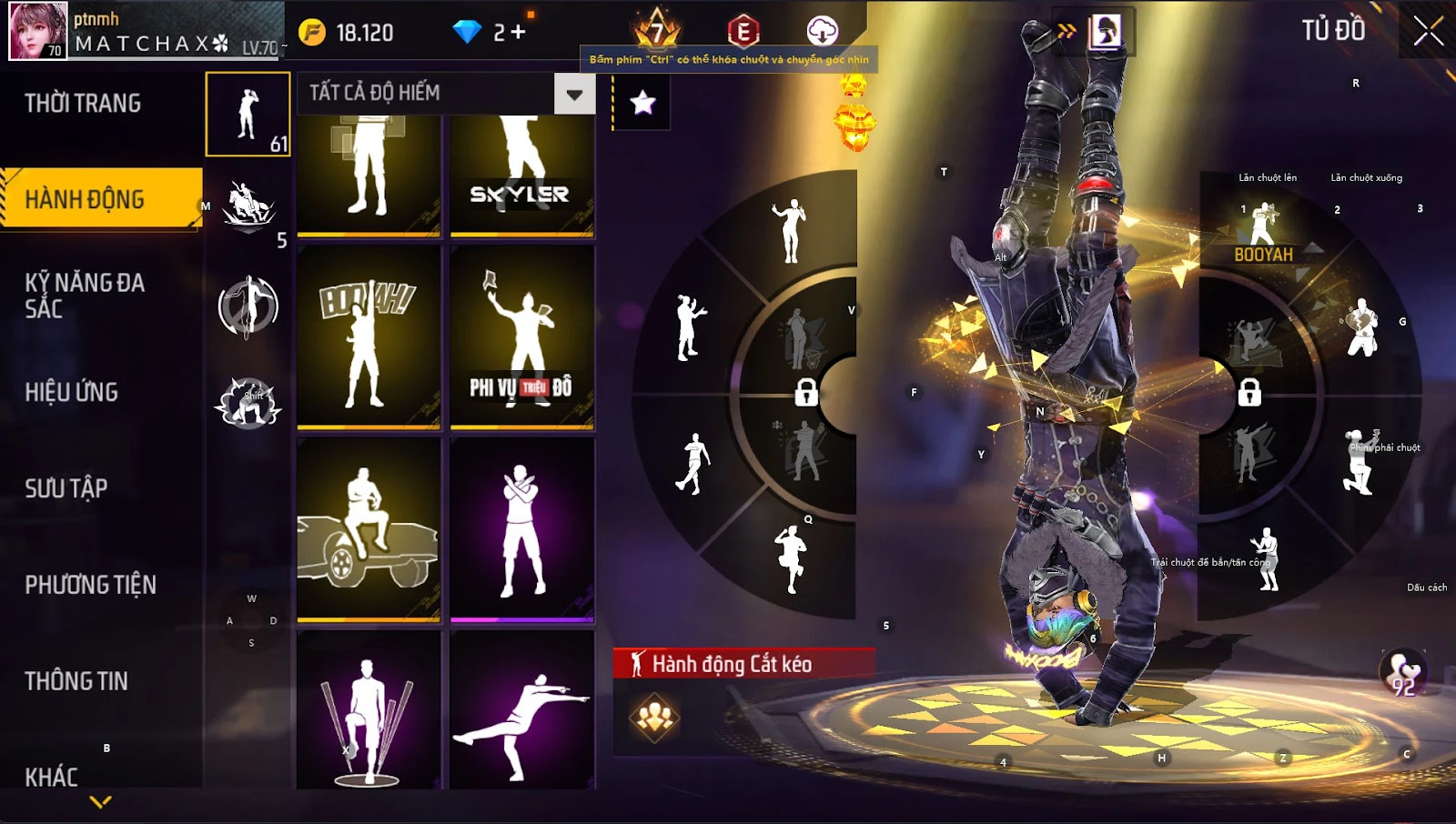Viewport: 1456px width, 824px height.
Task: Close the Tủ Đồ wardrobe screen
Action: click(1428, 31)
